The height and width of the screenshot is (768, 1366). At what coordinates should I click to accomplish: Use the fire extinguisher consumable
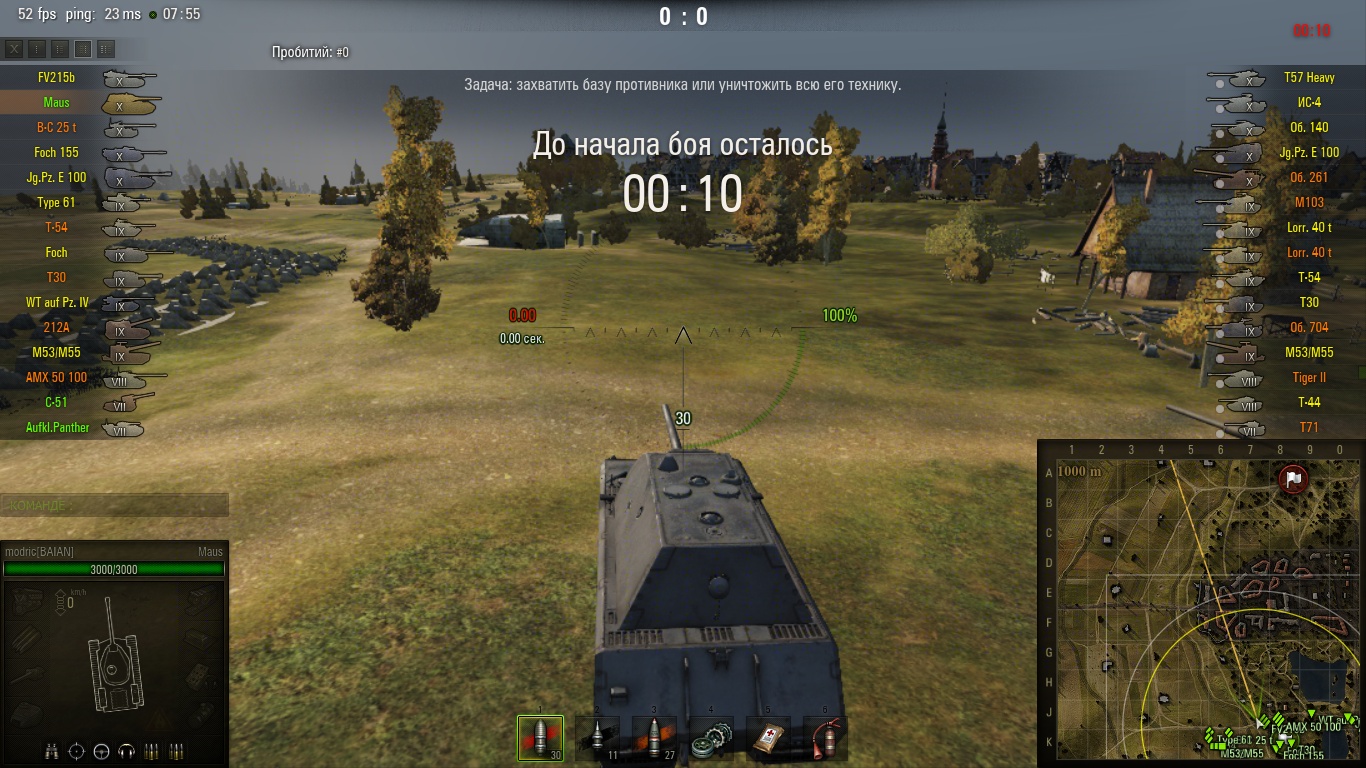coord(825,739)
